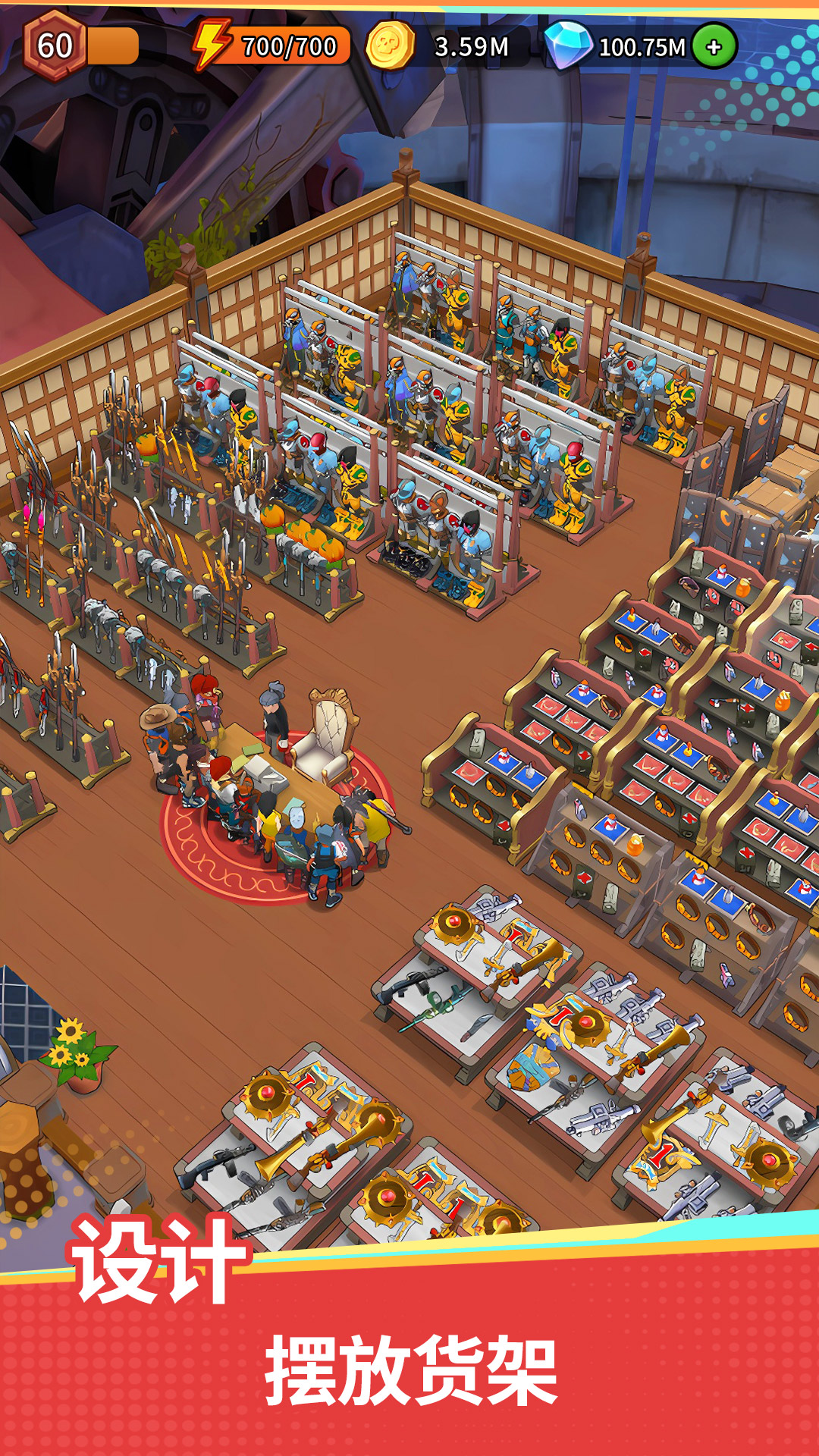This screenshot has height=1456, width=819.
Task: Tap the lightning bolt energy icon
Action: click(x=212, y=45)
